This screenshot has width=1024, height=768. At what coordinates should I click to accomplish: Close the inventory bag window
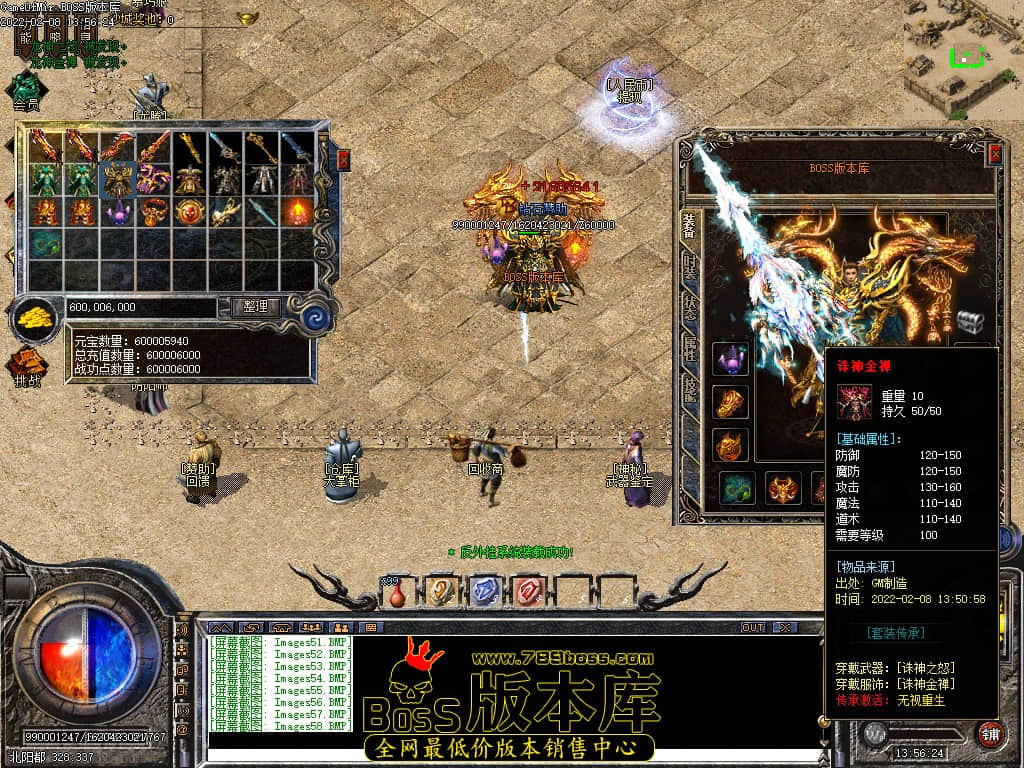pos(344,159)
